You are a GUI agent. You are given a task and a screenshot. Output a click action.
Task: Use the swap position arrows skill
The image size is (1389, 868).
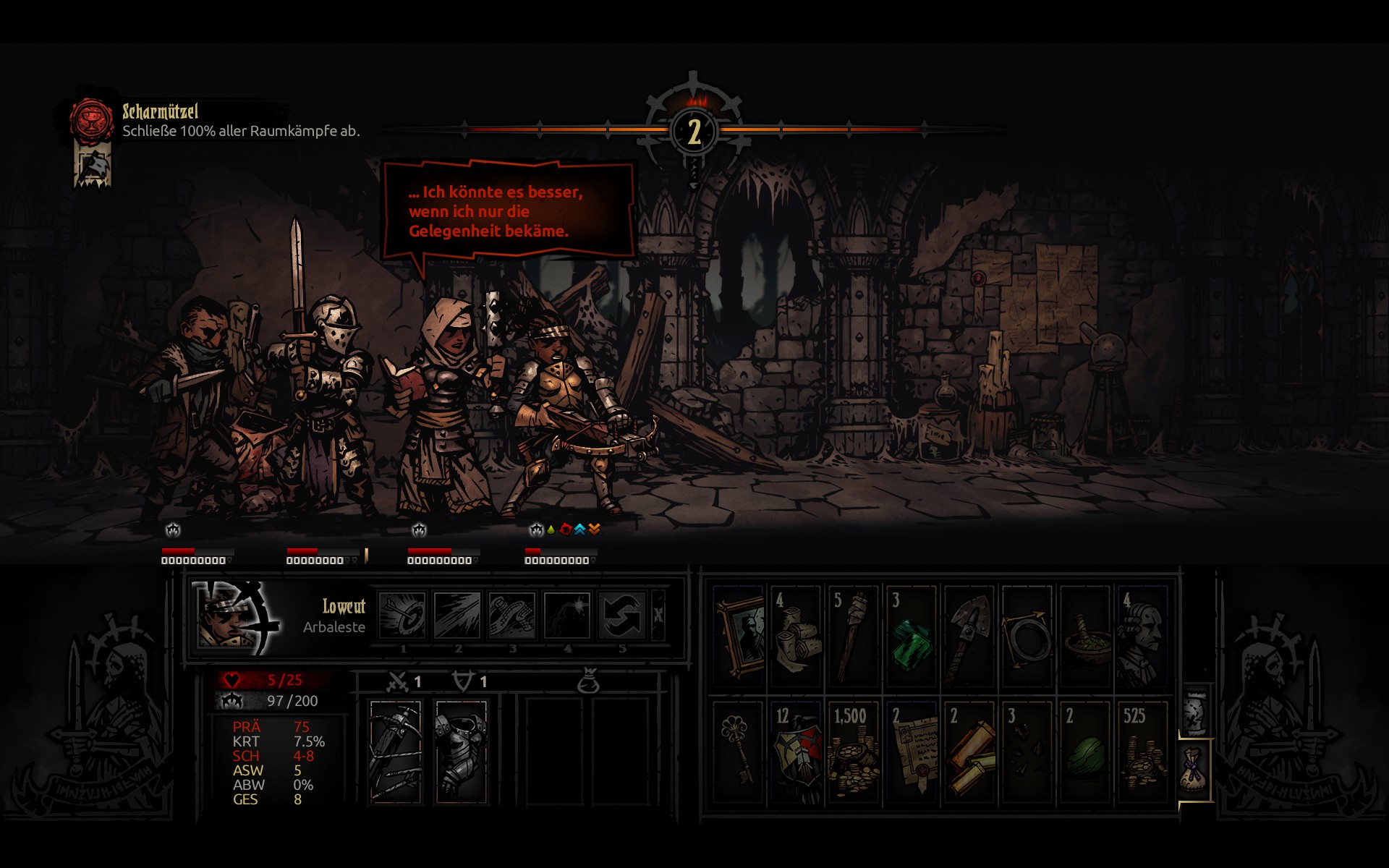coord(621,615)
